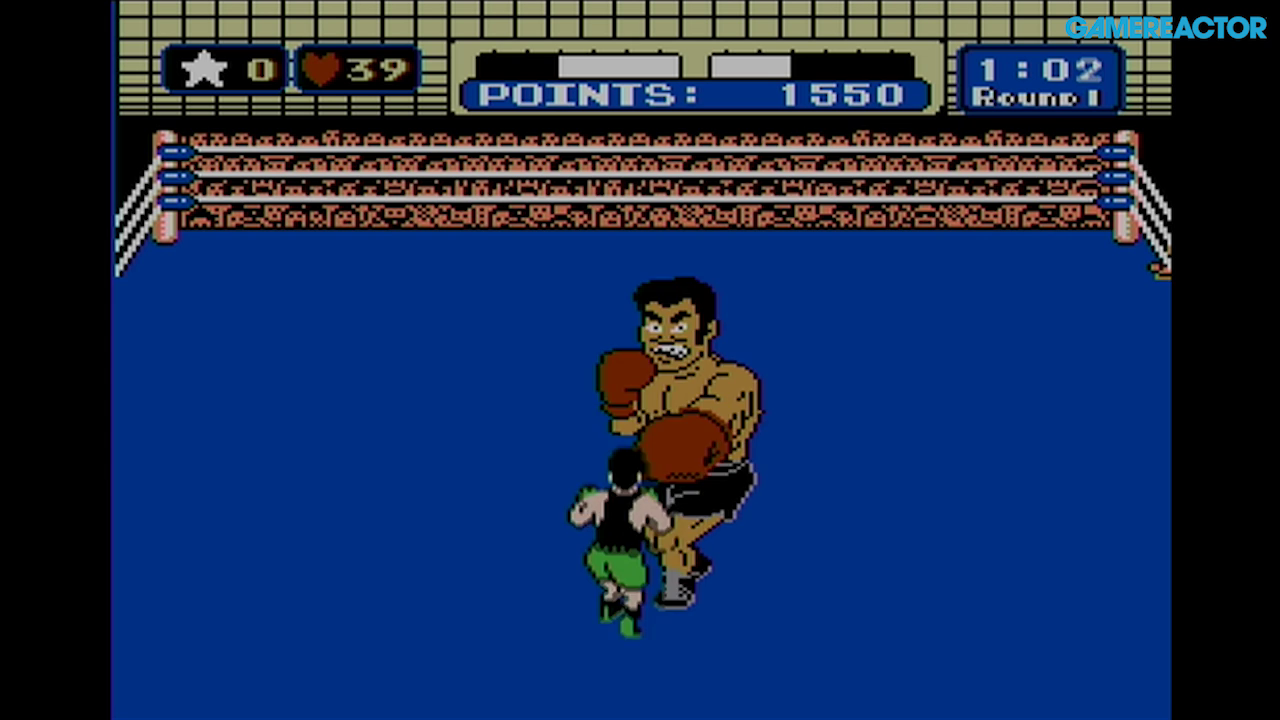Open the round timer showing 1:02
1280x720 pixels.
[1040, 68]
